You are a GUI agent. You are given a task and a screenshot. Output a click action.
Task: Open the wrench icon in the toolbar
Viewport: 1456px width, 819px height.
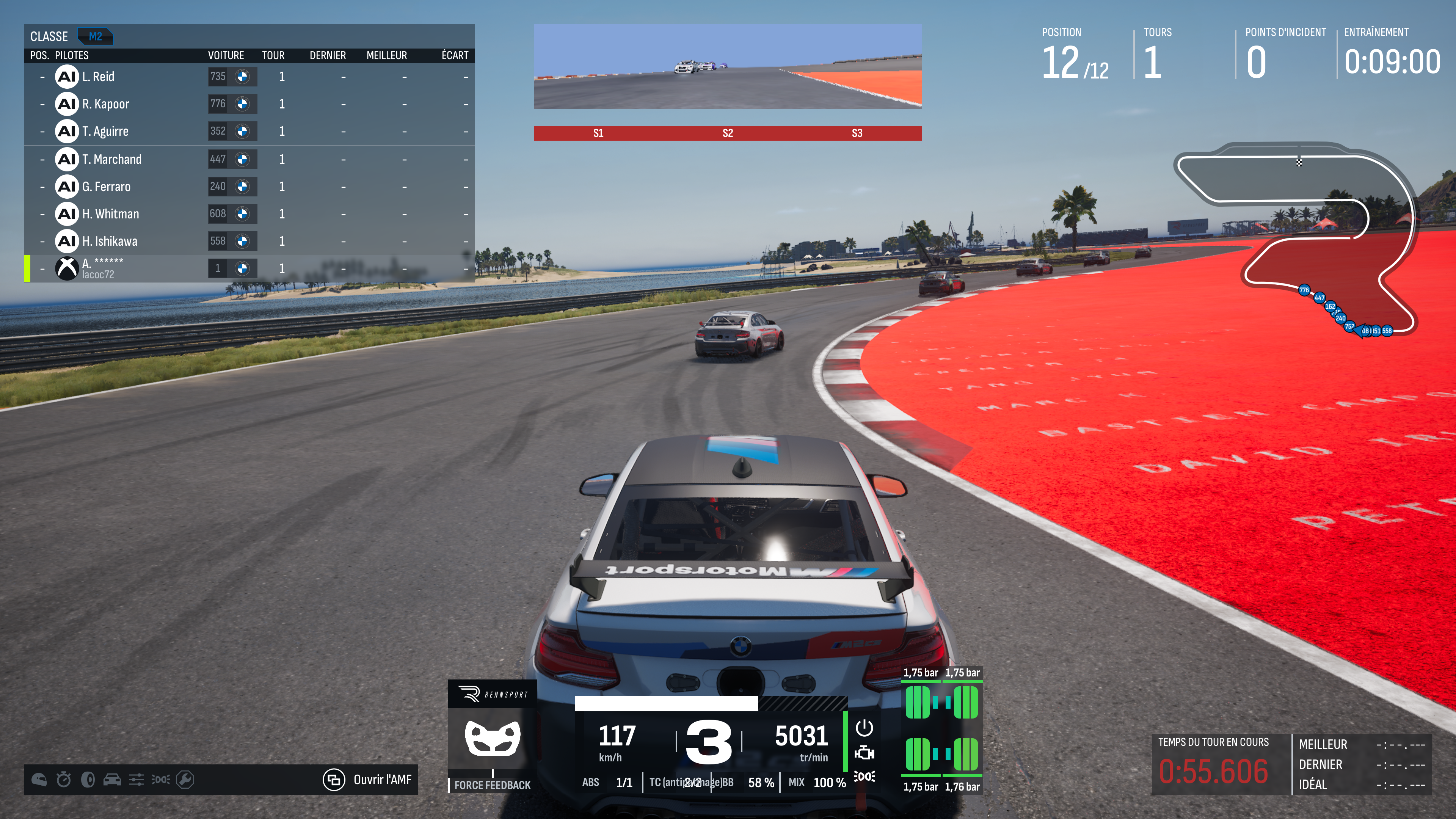tap(185, 780)
